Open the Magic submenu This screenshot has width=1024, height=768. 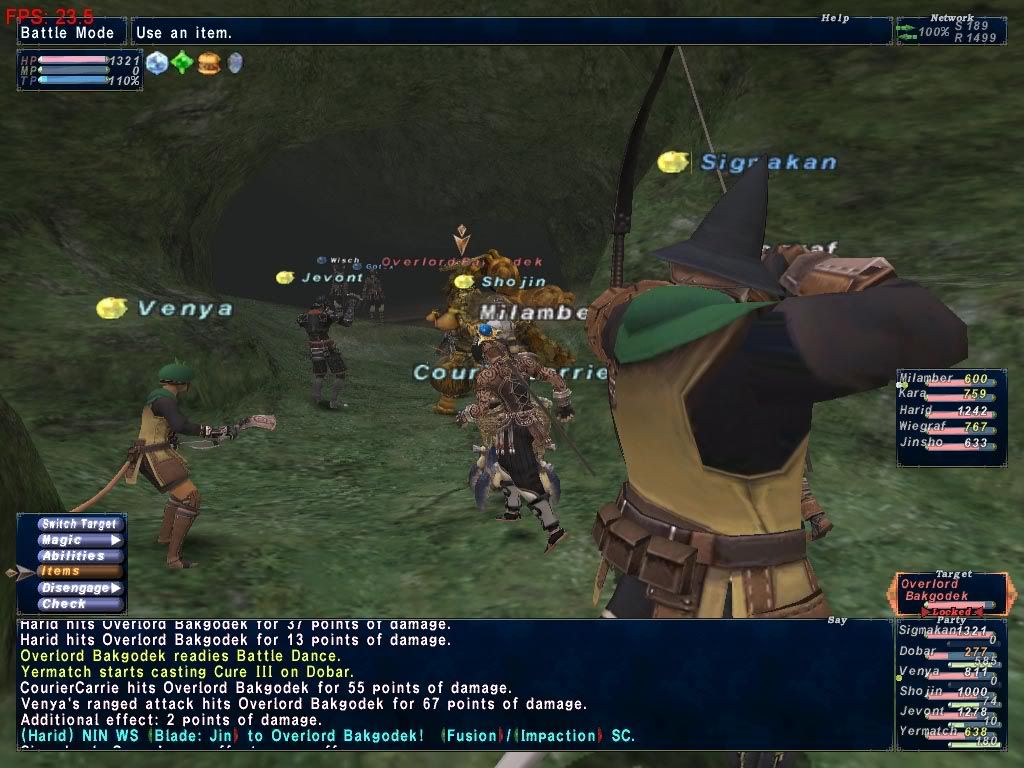point(80,540)
